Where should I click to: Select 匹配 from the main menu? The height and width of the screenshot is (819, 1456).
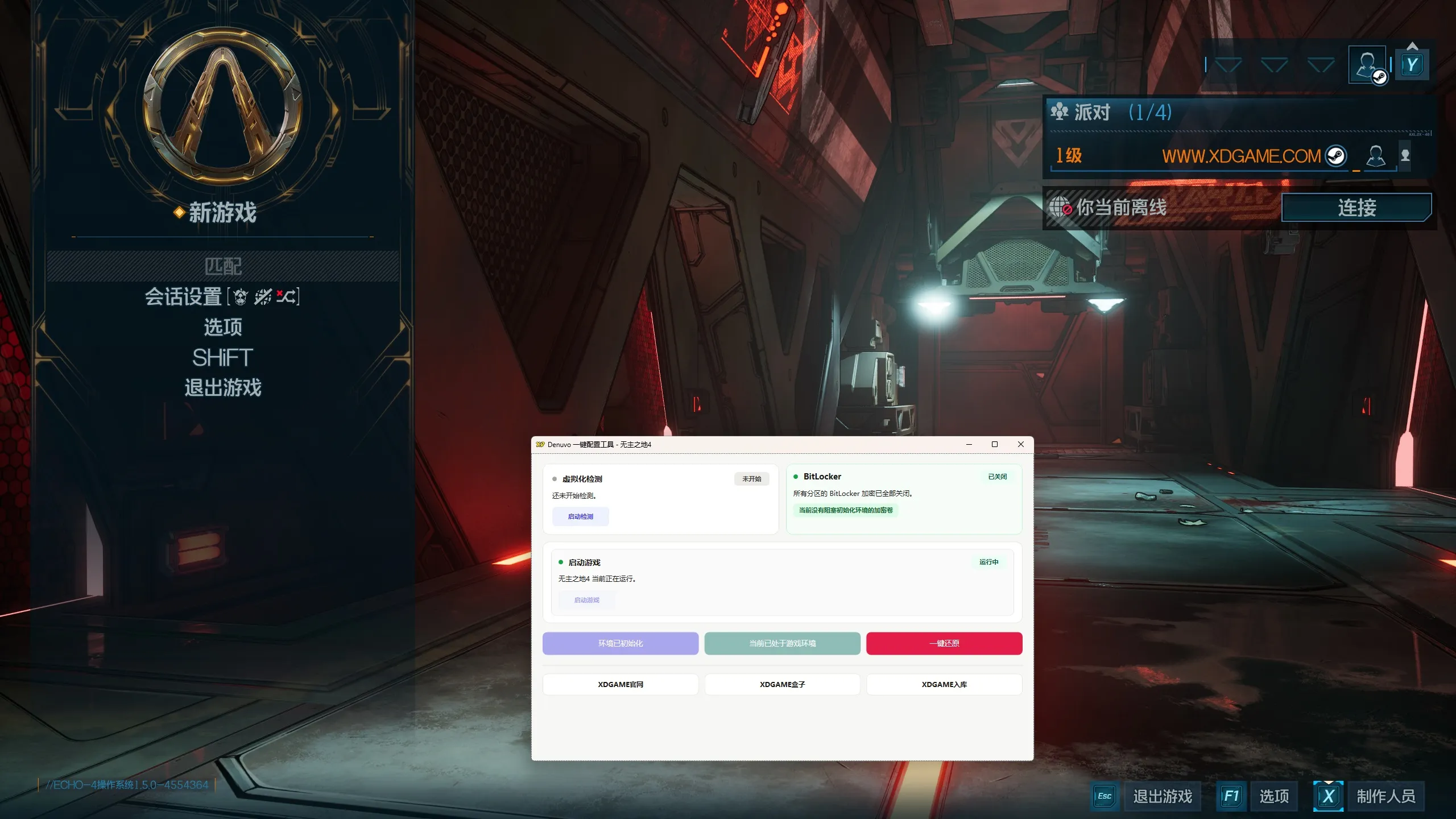coord(223,265)
